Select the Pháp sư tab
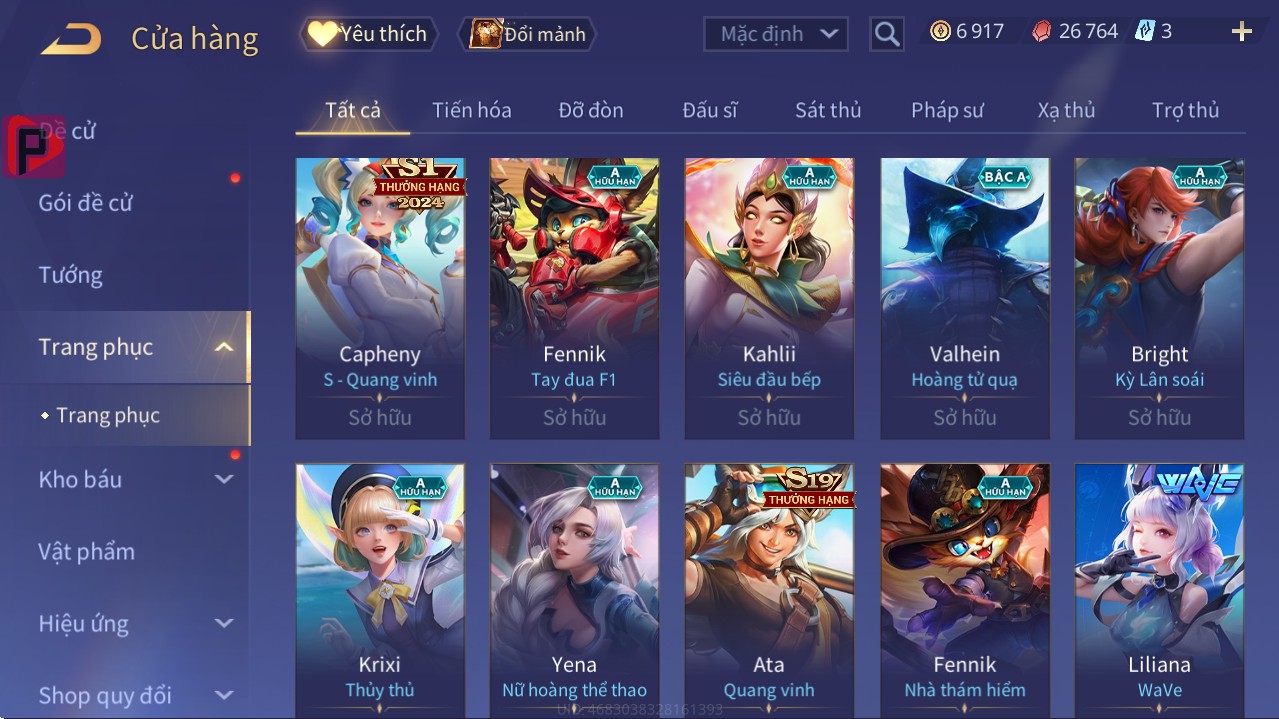1279x719 pixels. coord(947,110)
